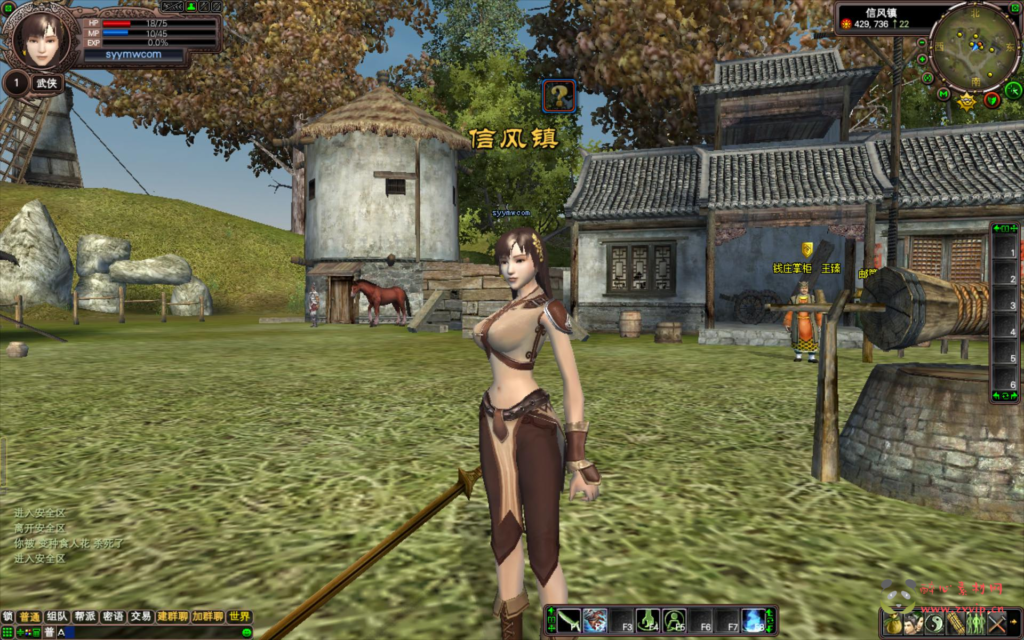Activate the F1 green blade skill
Image resolution: width=1024 pixels, height=640 pixels.
(x=569, y=620)
